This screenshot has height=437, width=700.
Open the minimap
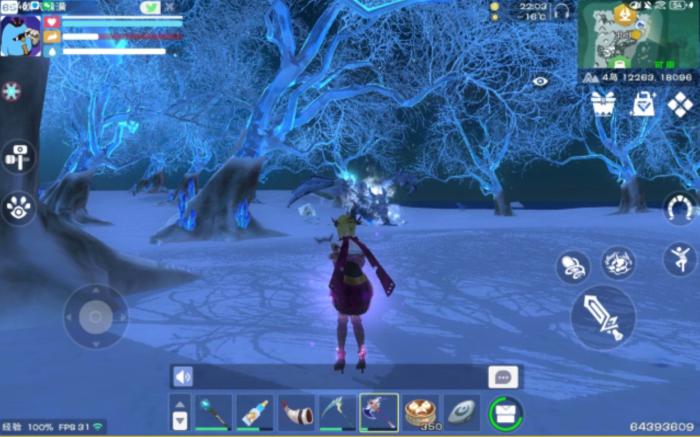point(638,34)
